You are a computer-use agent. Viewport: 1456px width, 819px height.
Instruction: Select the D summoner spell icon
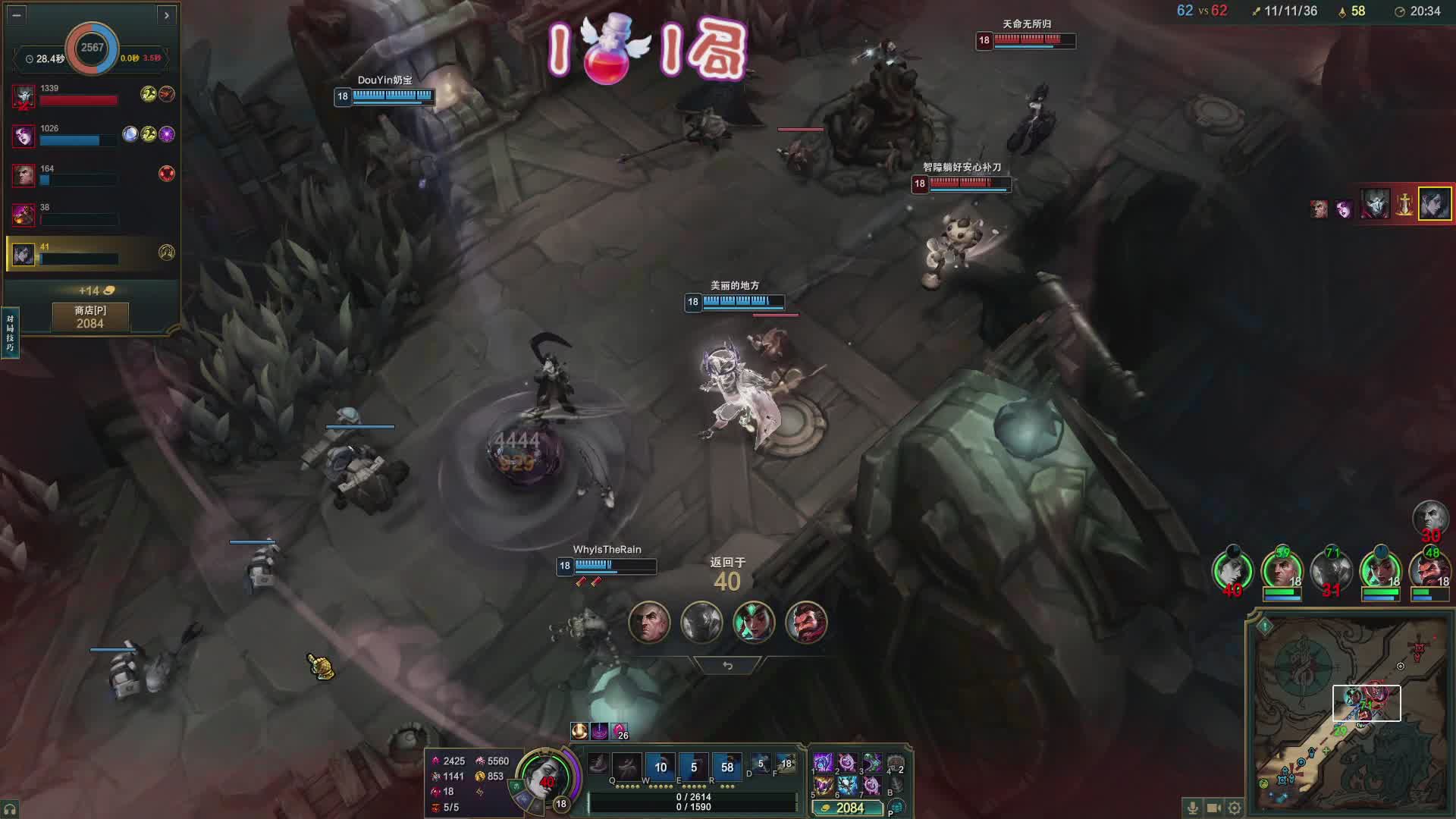759,764
